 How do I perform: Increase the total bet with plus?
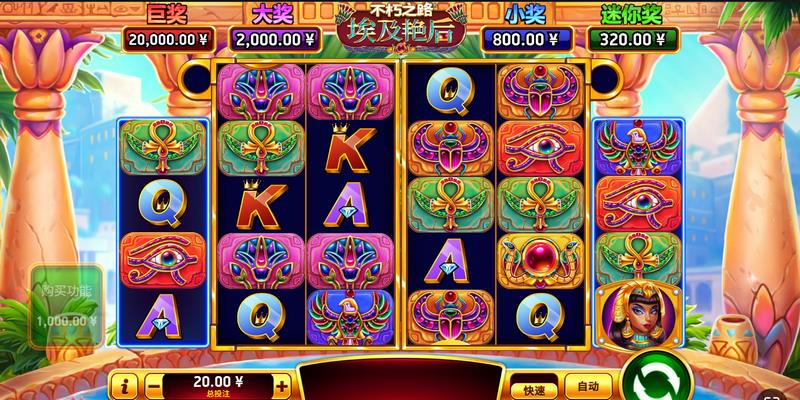coord(282,385)
